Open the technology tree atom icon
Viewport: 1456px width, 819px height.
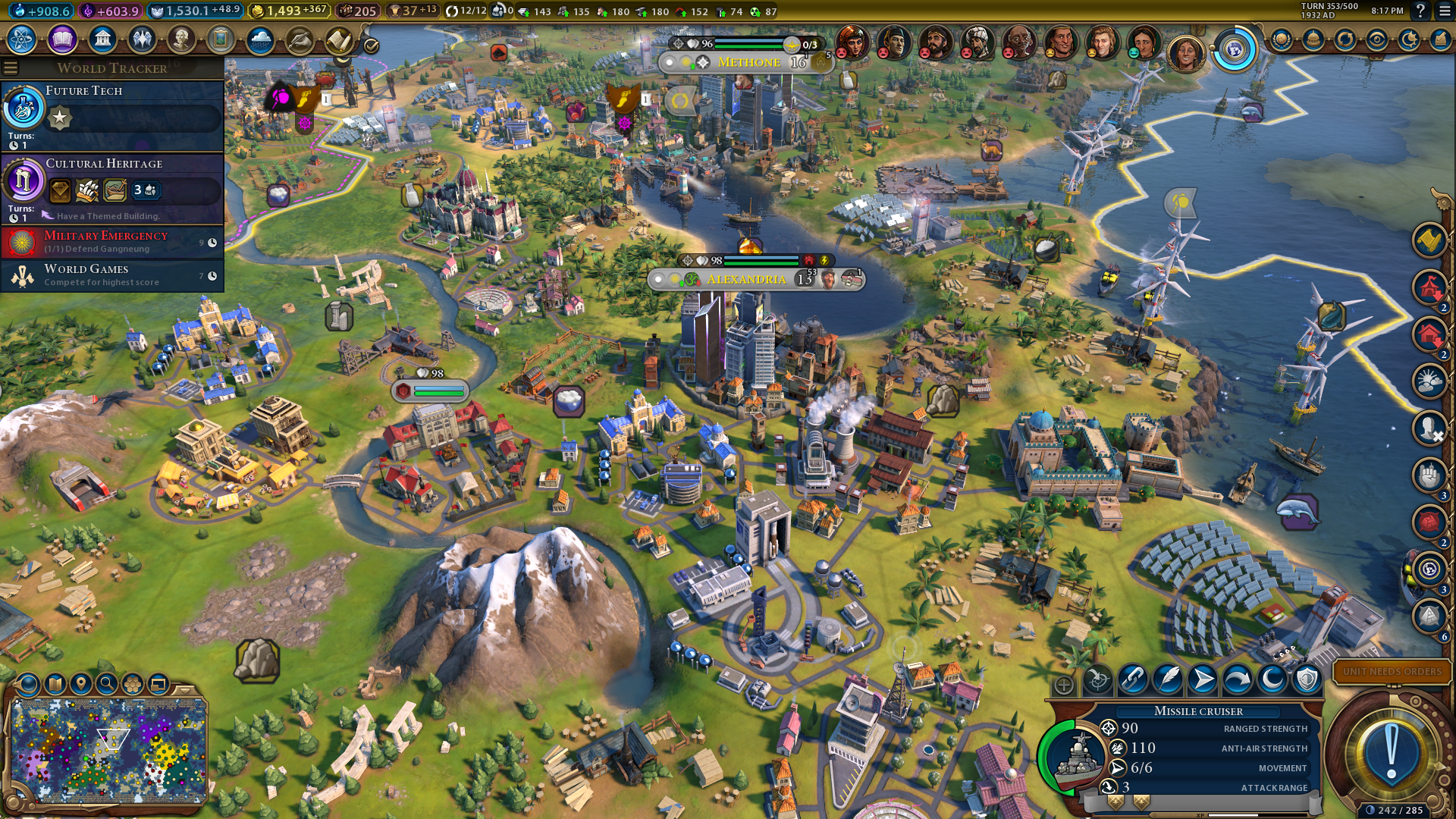(22, 39)
